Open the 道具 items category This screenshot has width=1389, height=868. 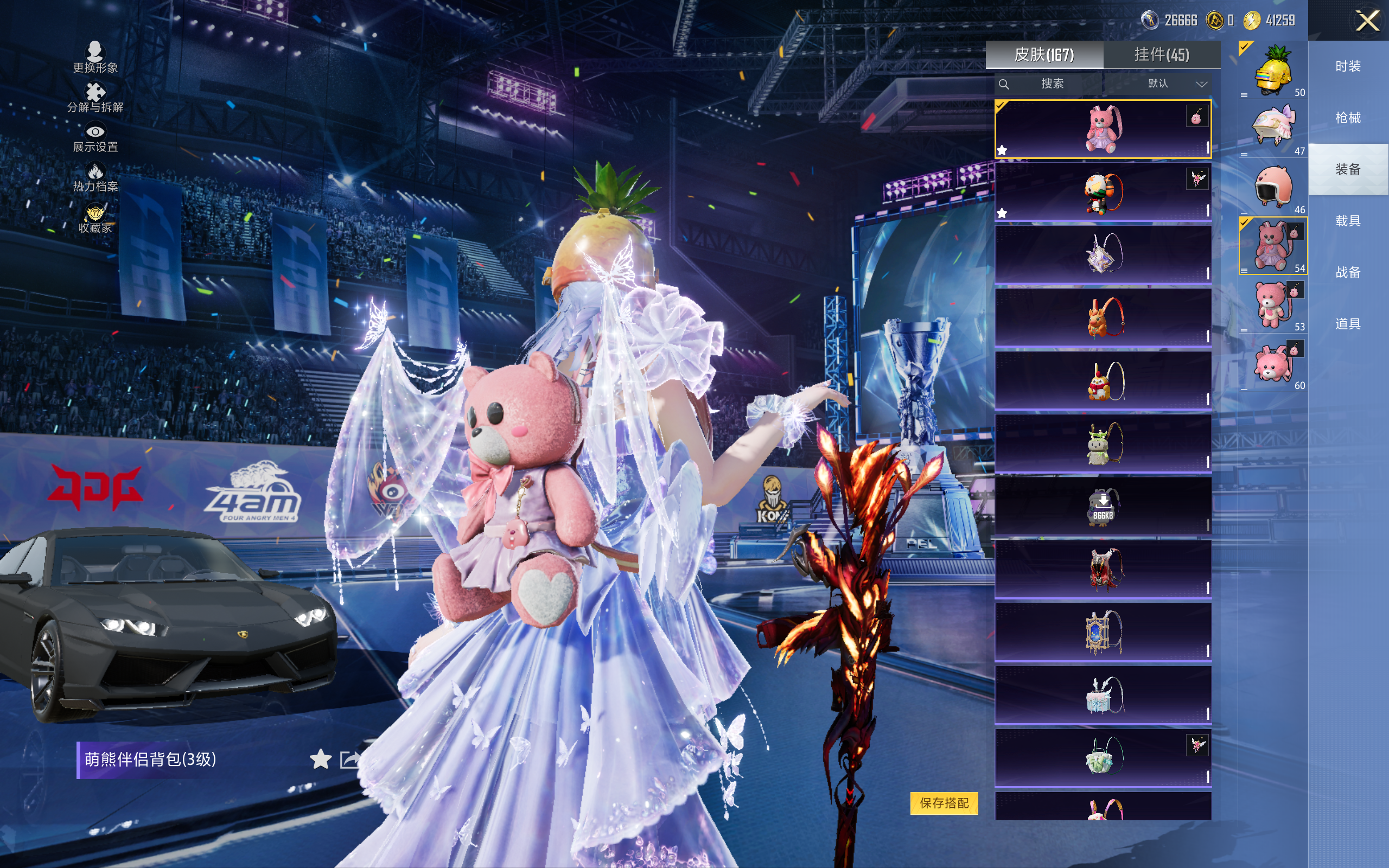pos(1348,324)
